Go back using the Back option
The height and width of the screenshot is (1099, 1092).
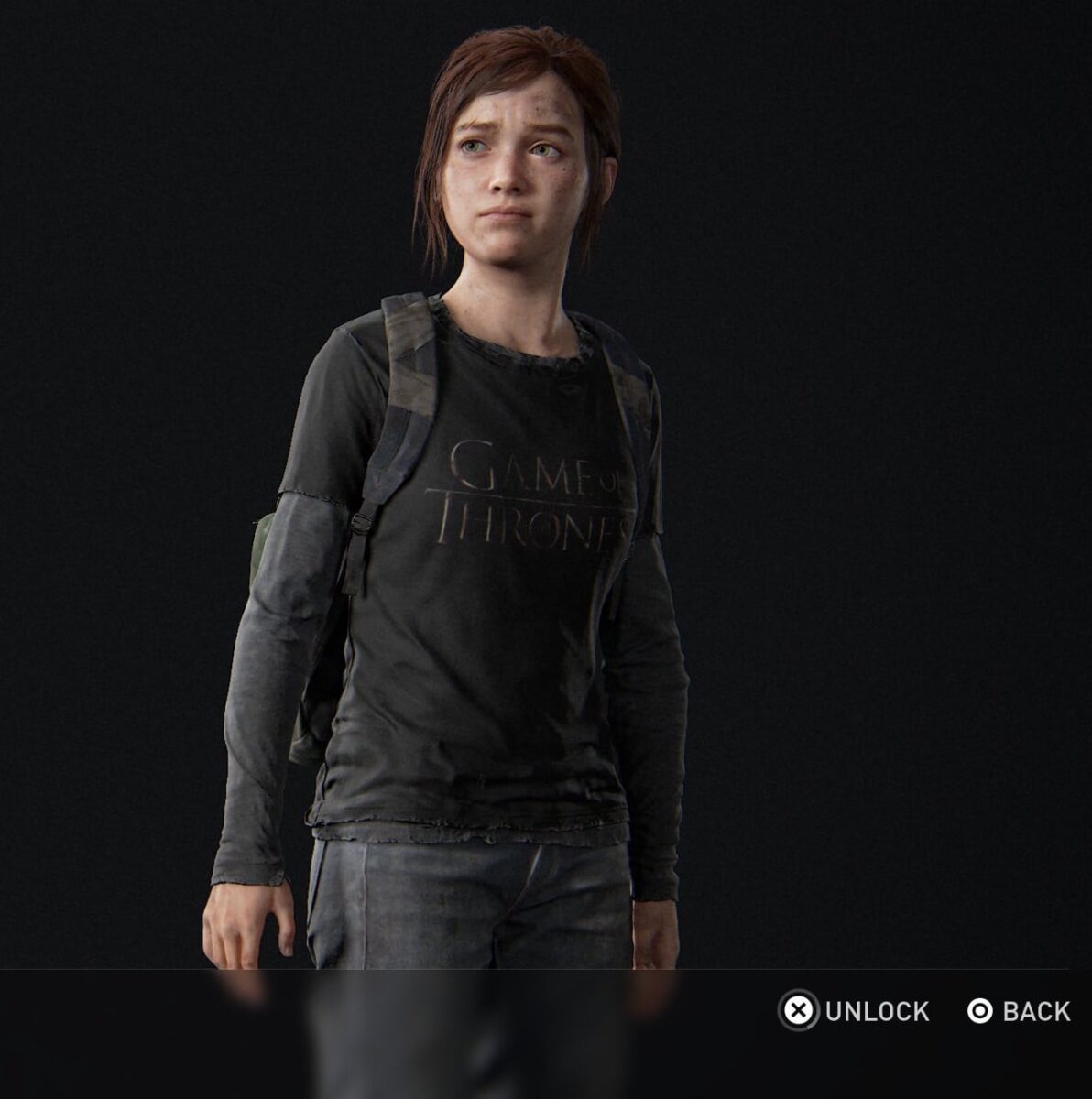click(1018, 1011)
